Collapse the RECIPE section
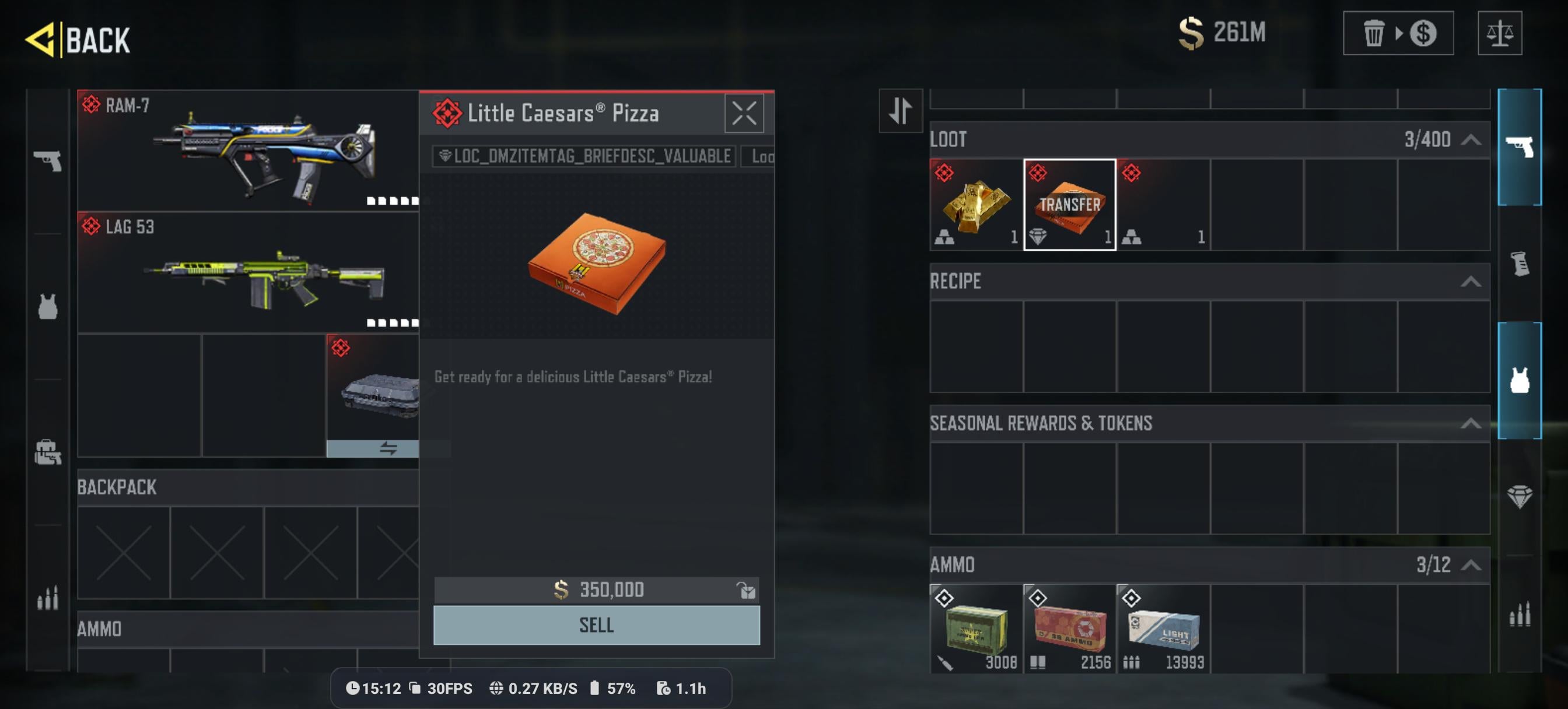The width and height of the screenshot is (1568, 709). click(1470, 282)
